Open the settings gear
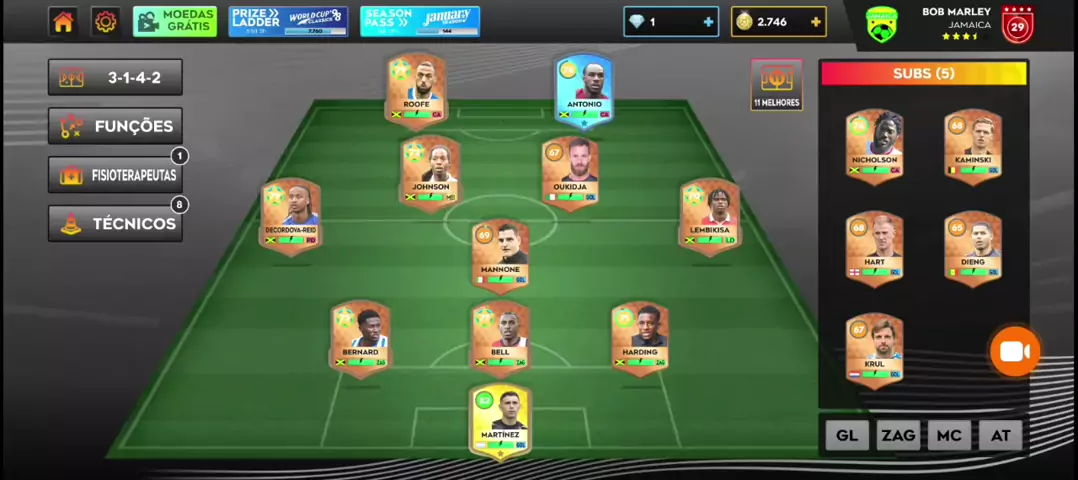Viewport: 1078px width, 480px height. [x=105, y=22]
